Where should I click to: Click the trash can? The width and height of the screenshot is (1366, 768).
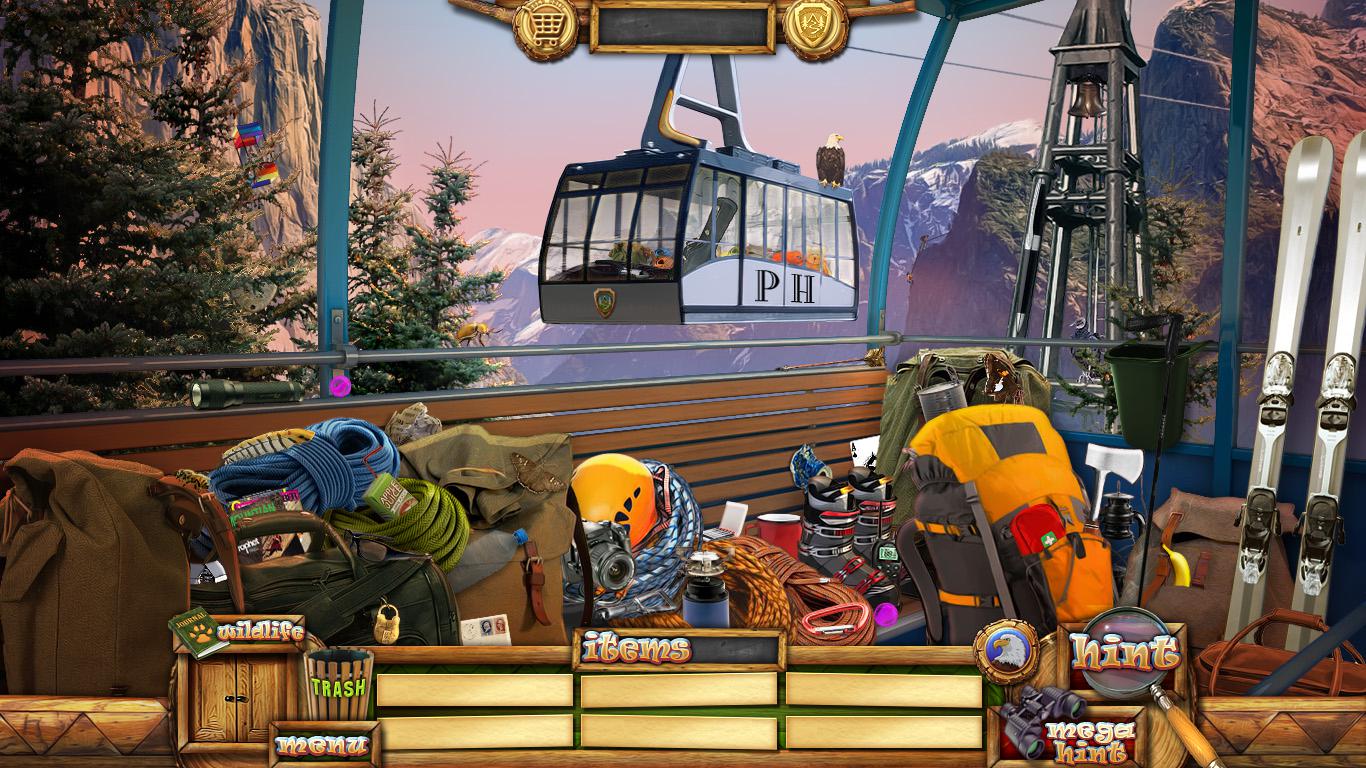pyautogui.click(x=337, y=684)
